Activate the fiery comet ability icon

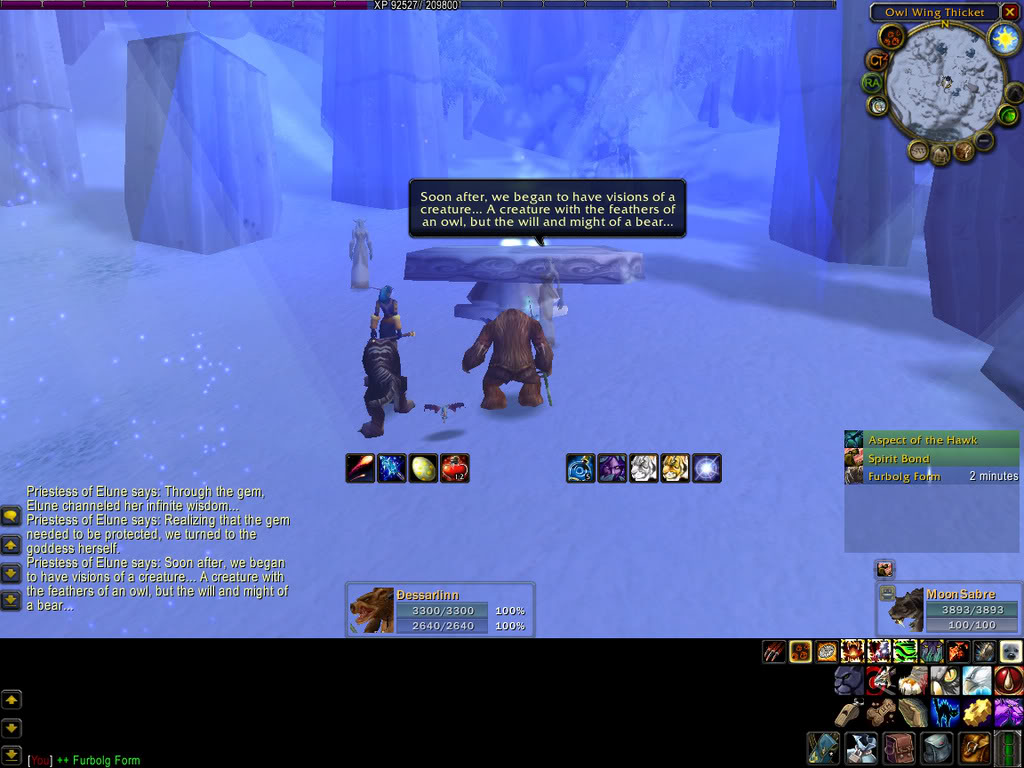click(360, 468)
